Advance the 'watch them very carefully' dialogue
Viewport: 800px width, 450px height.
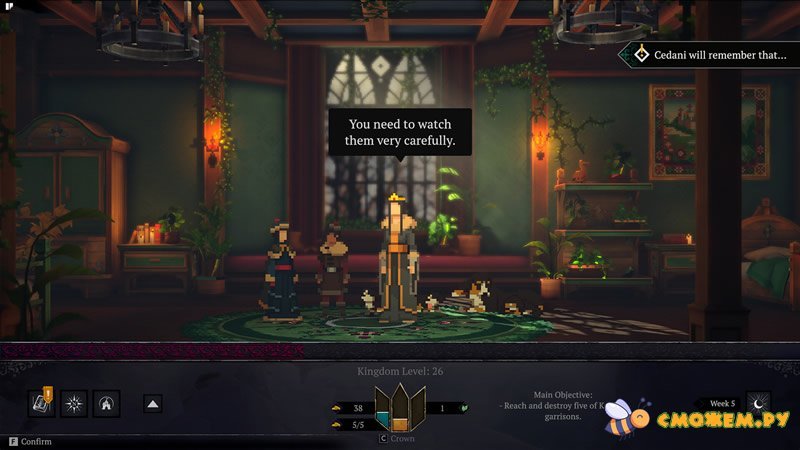[400, 132]
